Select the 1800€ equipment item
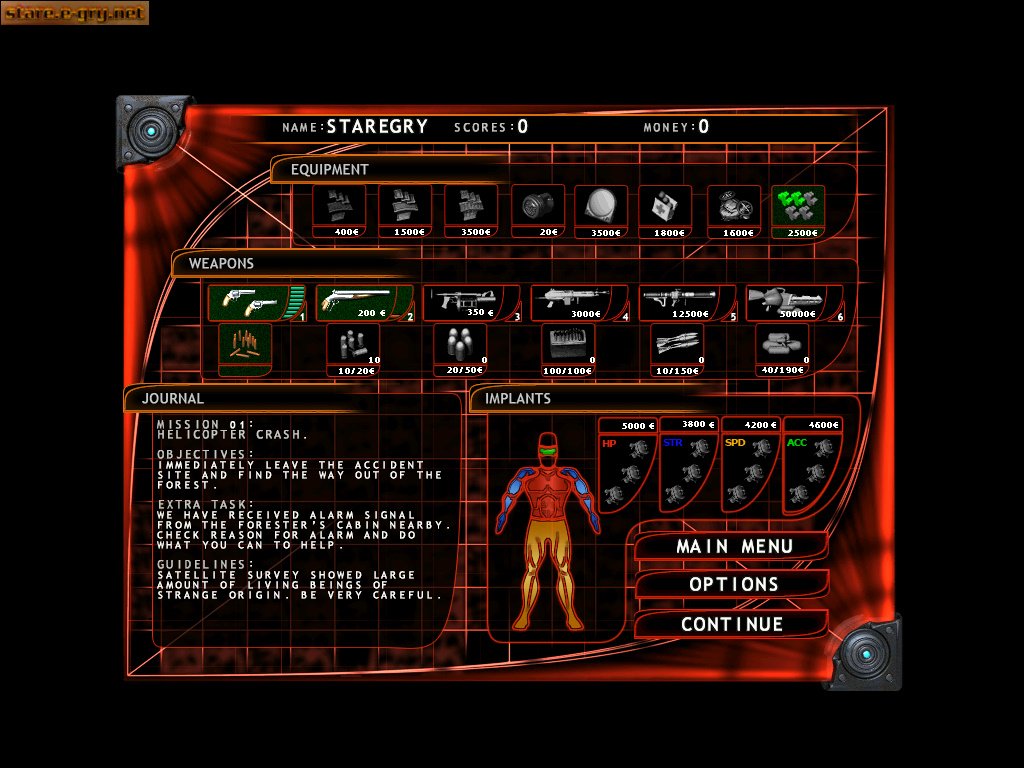Viewport: 1024px width, 768px height. point(665,211)
